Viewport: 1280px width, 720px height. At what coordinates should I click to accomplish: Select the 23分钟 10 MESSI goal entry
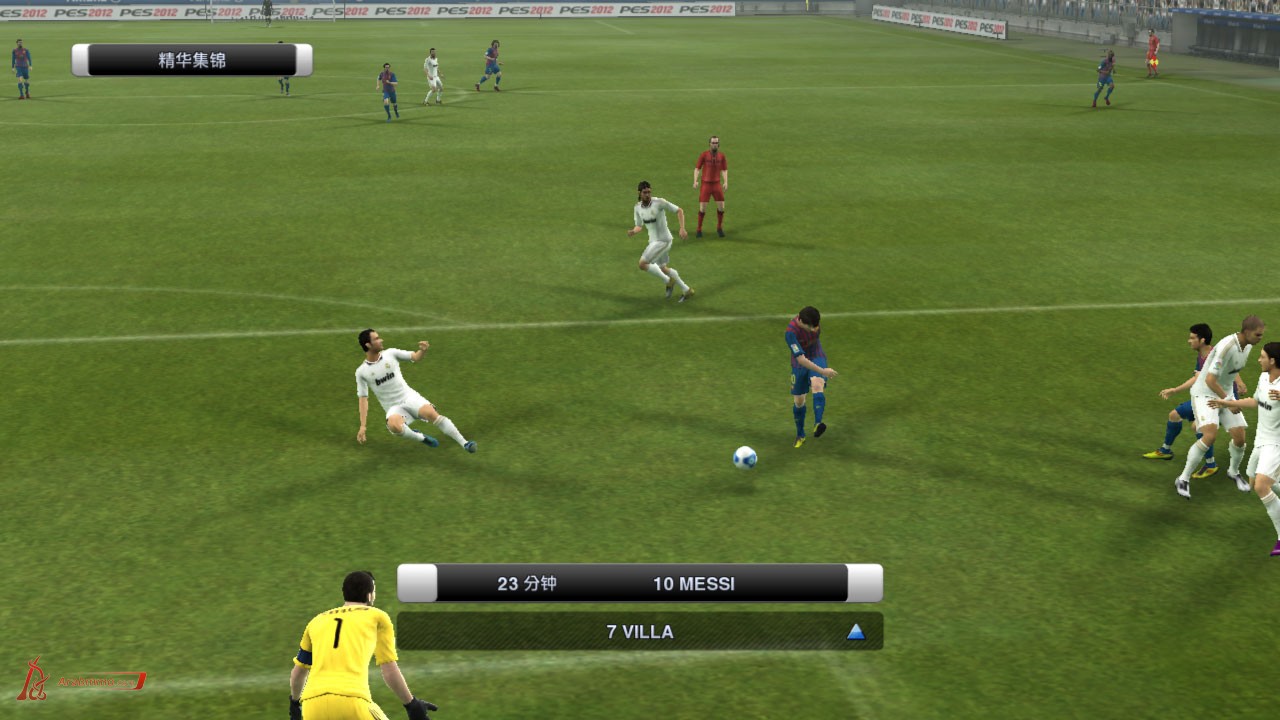640,583
